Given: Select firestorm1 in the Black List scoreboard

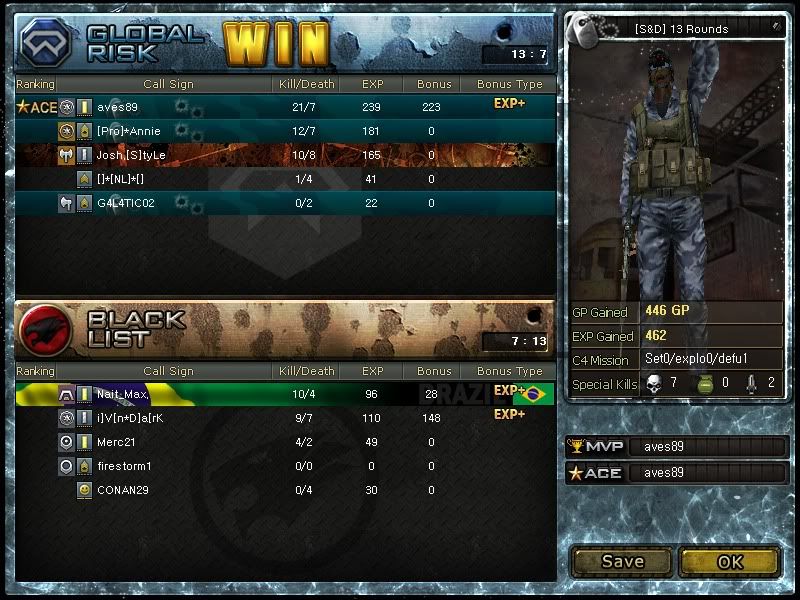Looking at the screenshot, I should [124, 466].
